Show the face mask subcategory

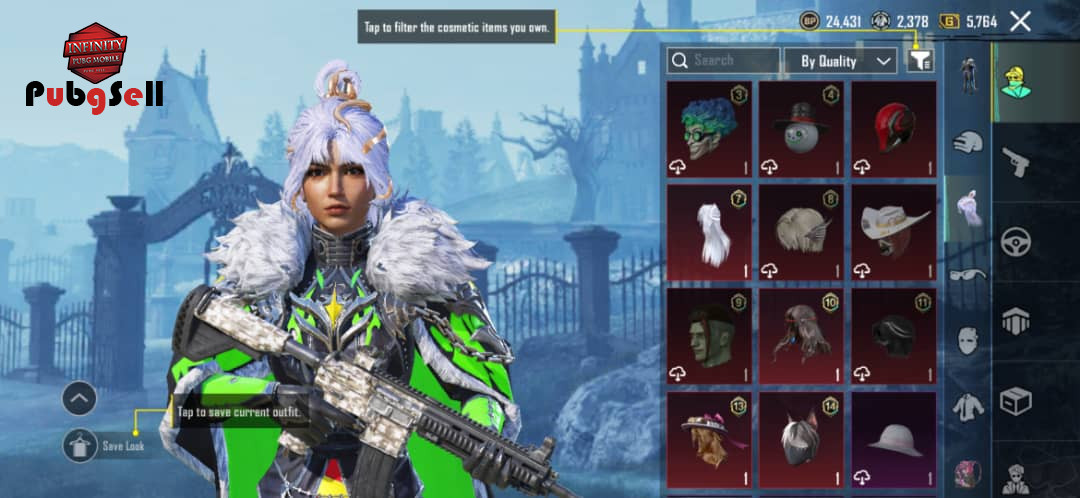coord(967,340)
